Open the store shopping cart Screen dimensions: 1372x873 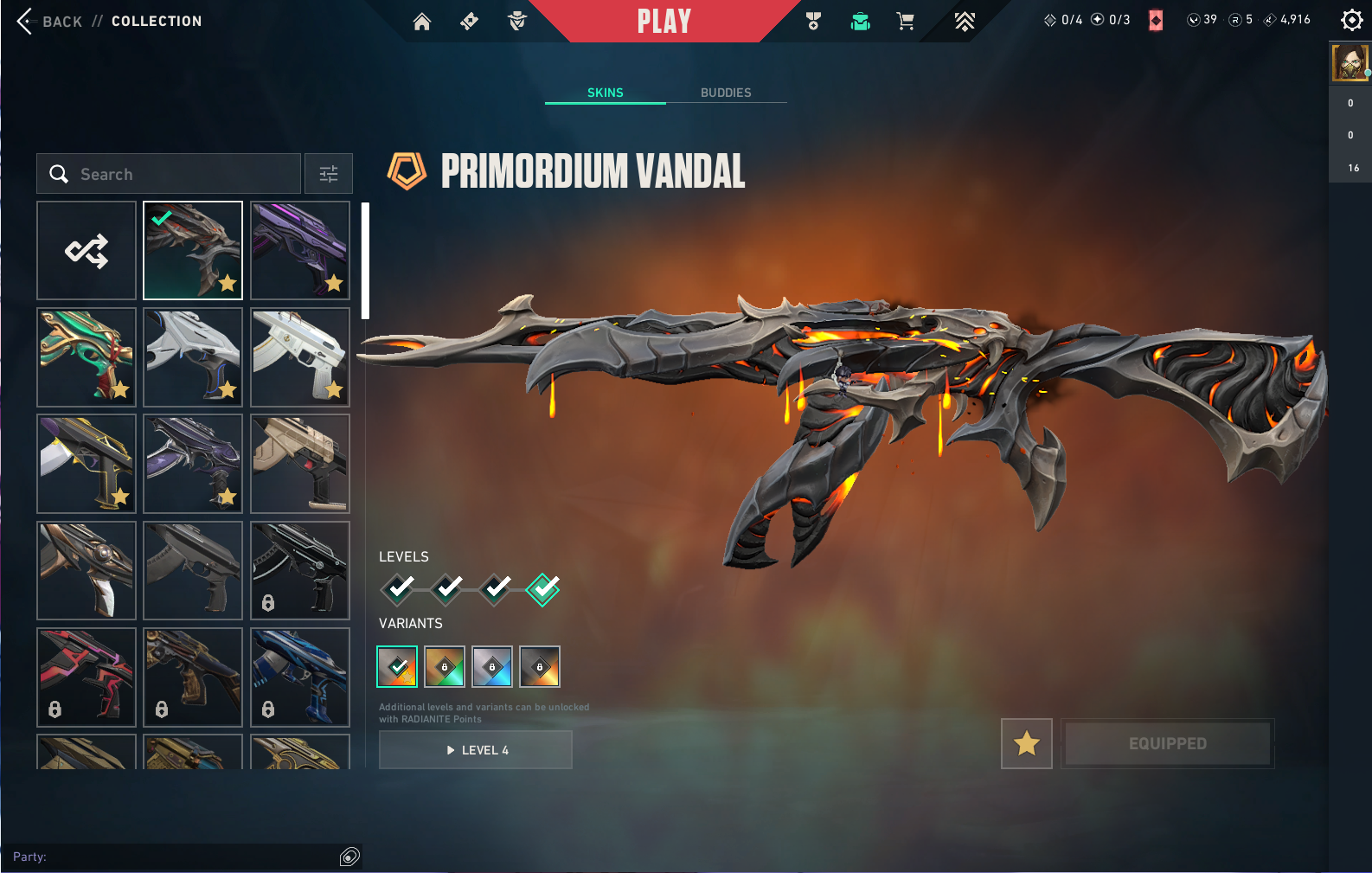click(906, 22)
